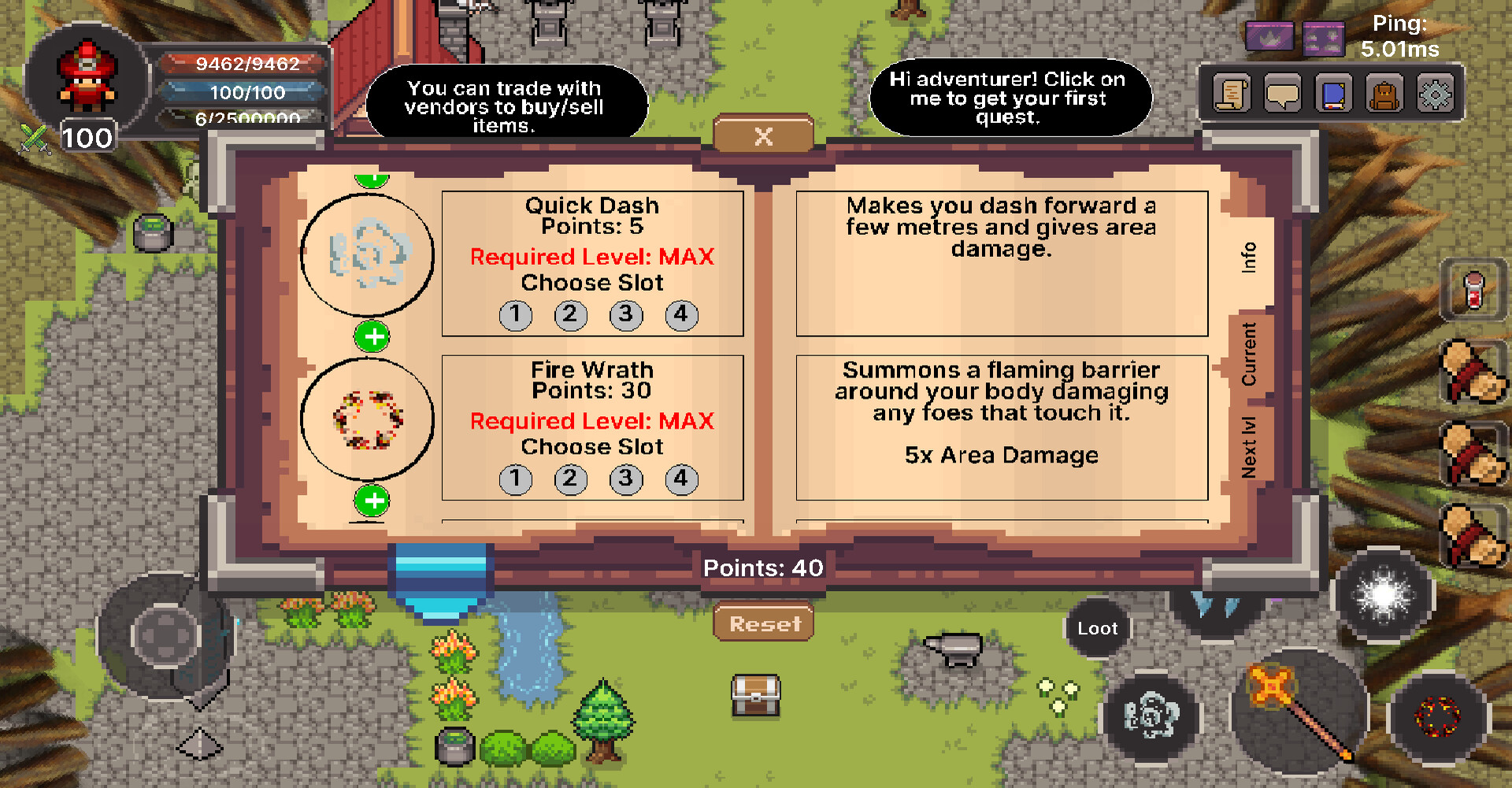Open the blue spellbook icon
The width and height of the screenshot is (1512, 788).
(1334, 92)
